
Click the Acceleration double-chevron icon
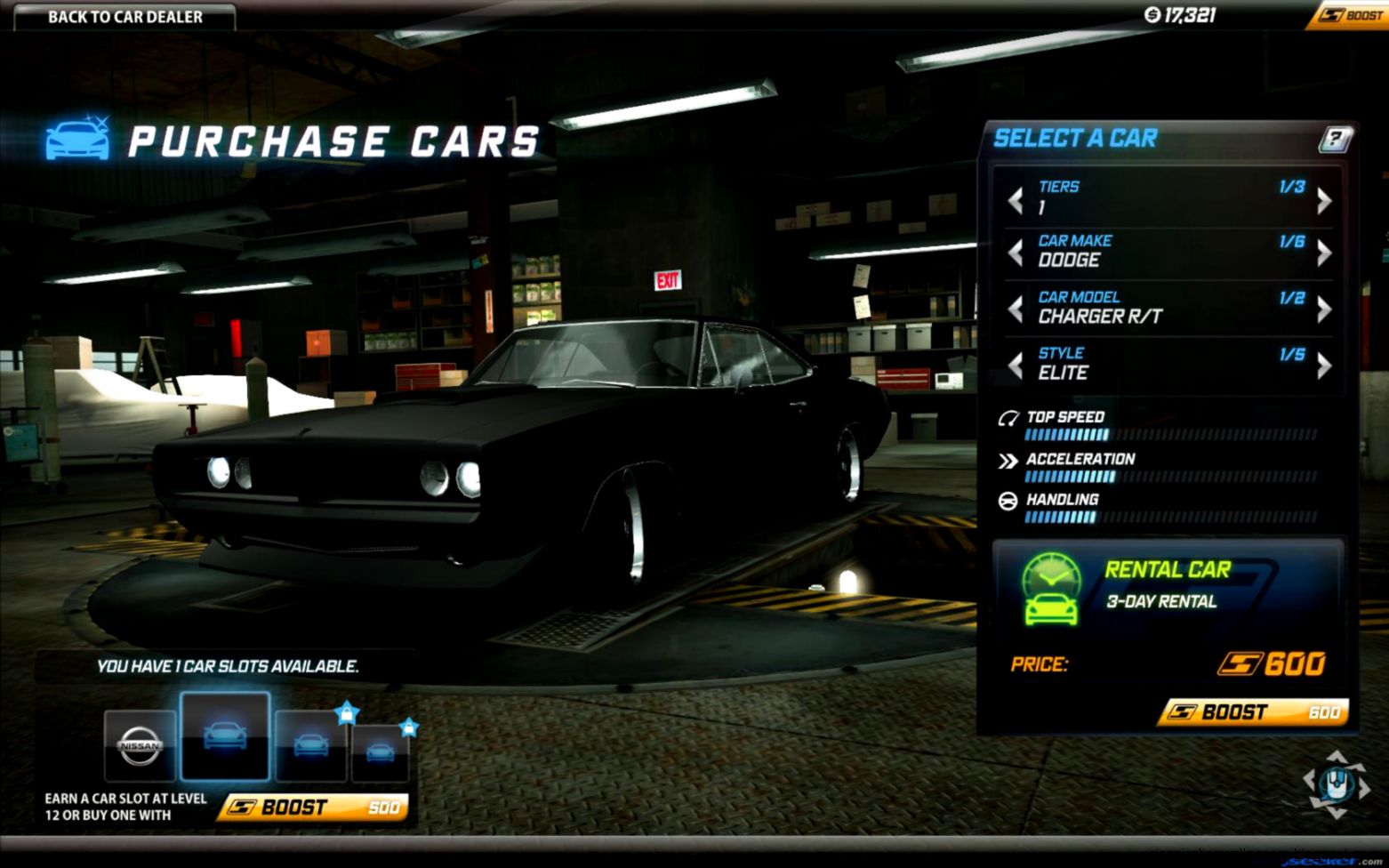(x=1008, y=460)
